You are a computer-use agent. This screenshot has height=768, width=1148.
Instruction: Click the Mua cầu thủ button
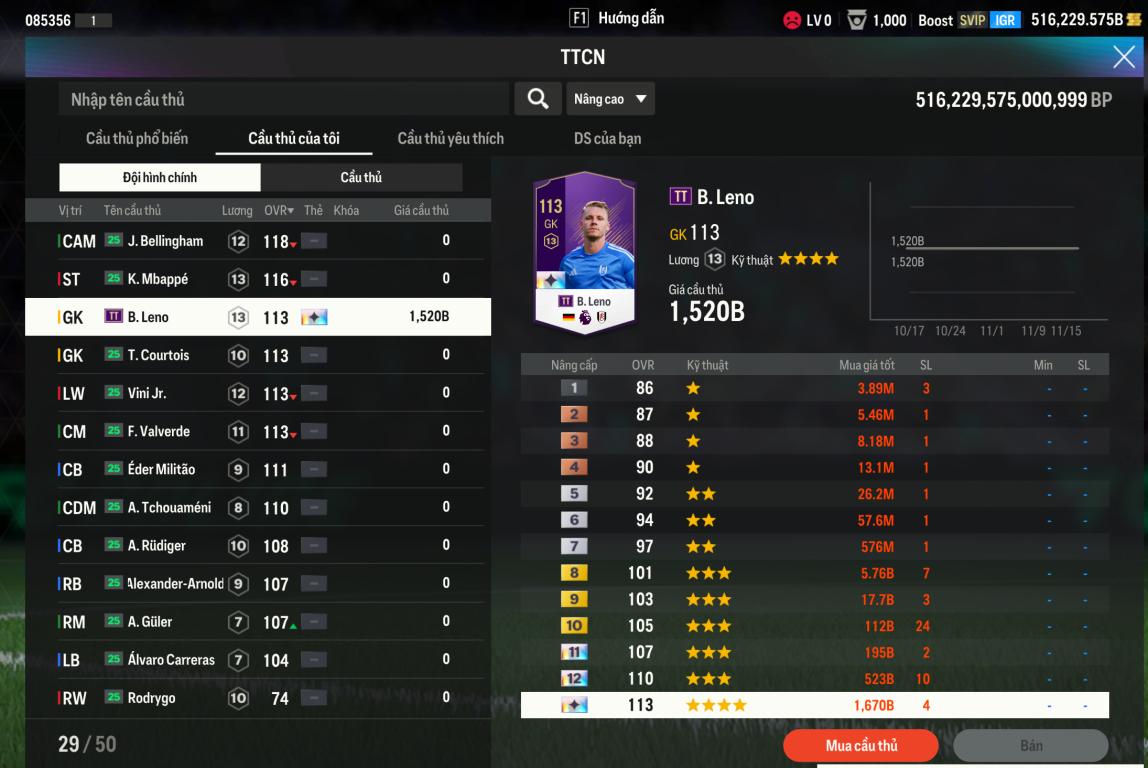861,746
